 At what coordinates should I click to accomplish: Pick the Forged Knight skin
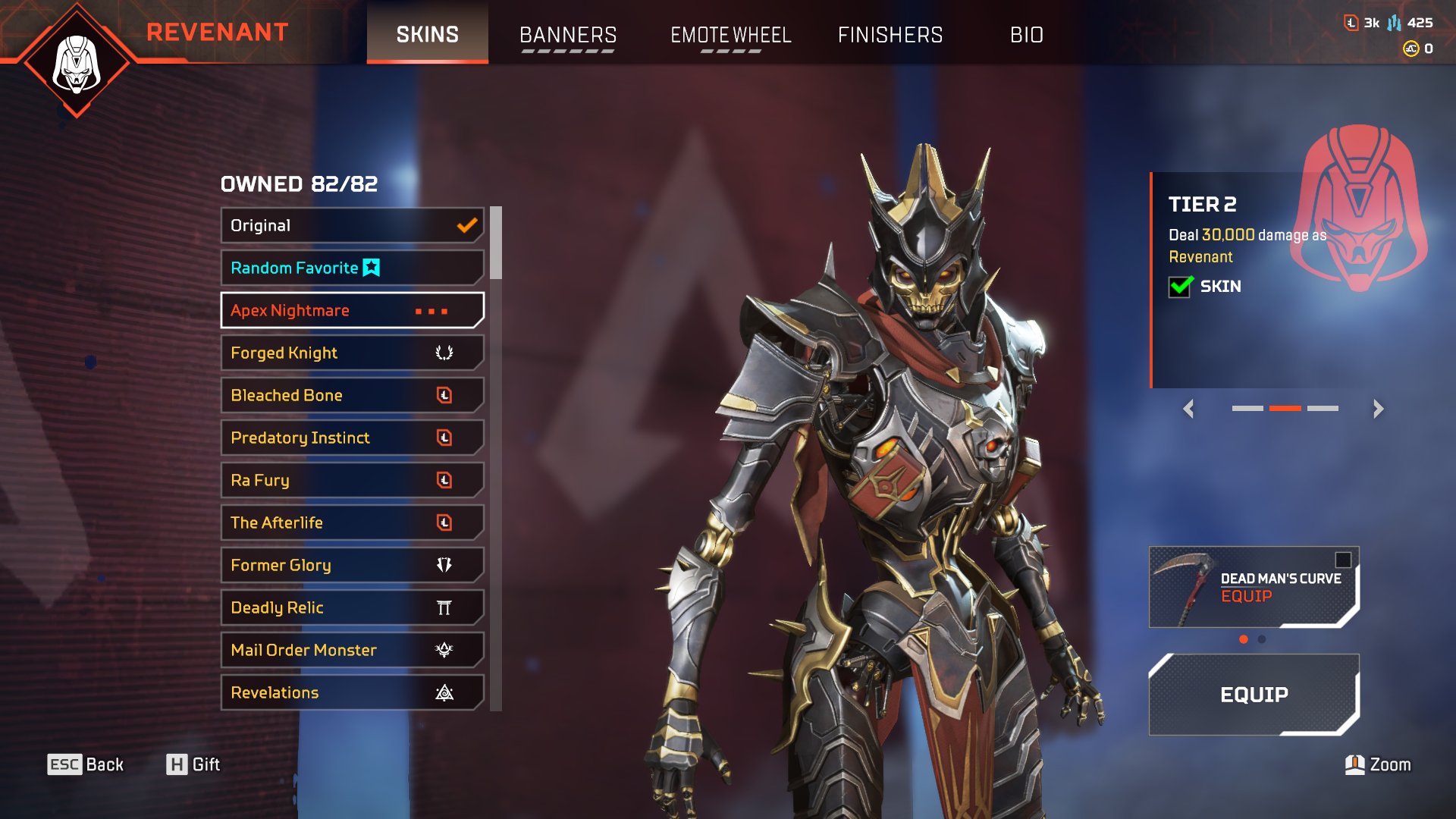click(x=352, y=353)
